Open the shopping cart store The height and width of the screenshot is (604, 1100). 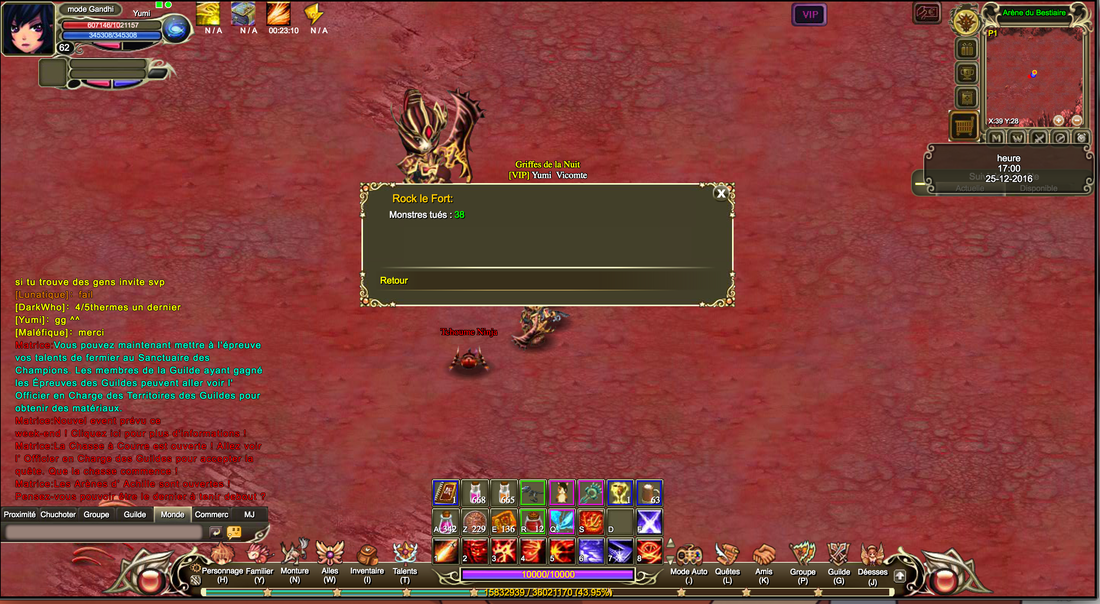(x=965, y=126)
